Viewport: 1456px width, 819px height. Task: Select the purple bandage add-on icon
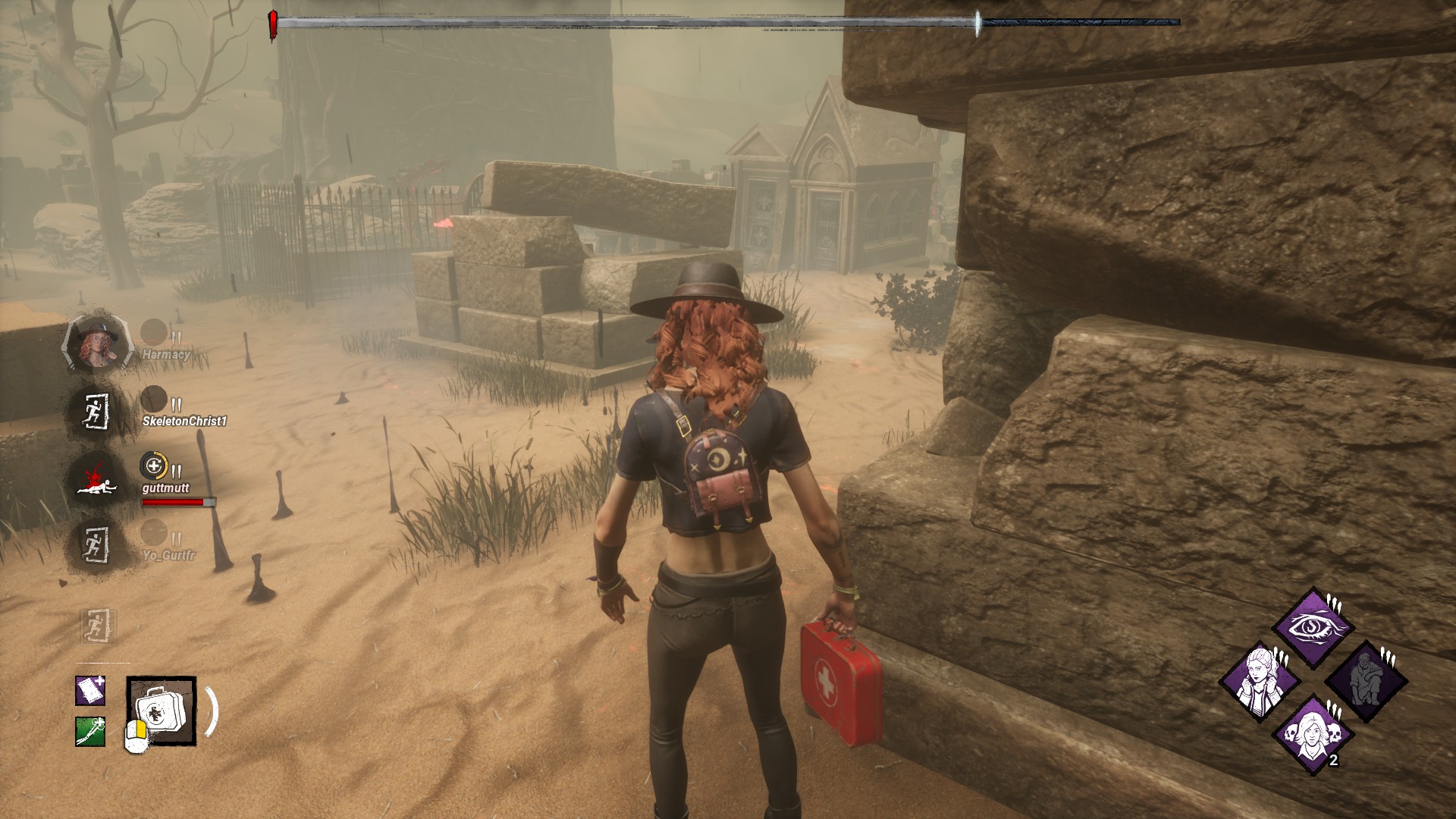point(90,691)
